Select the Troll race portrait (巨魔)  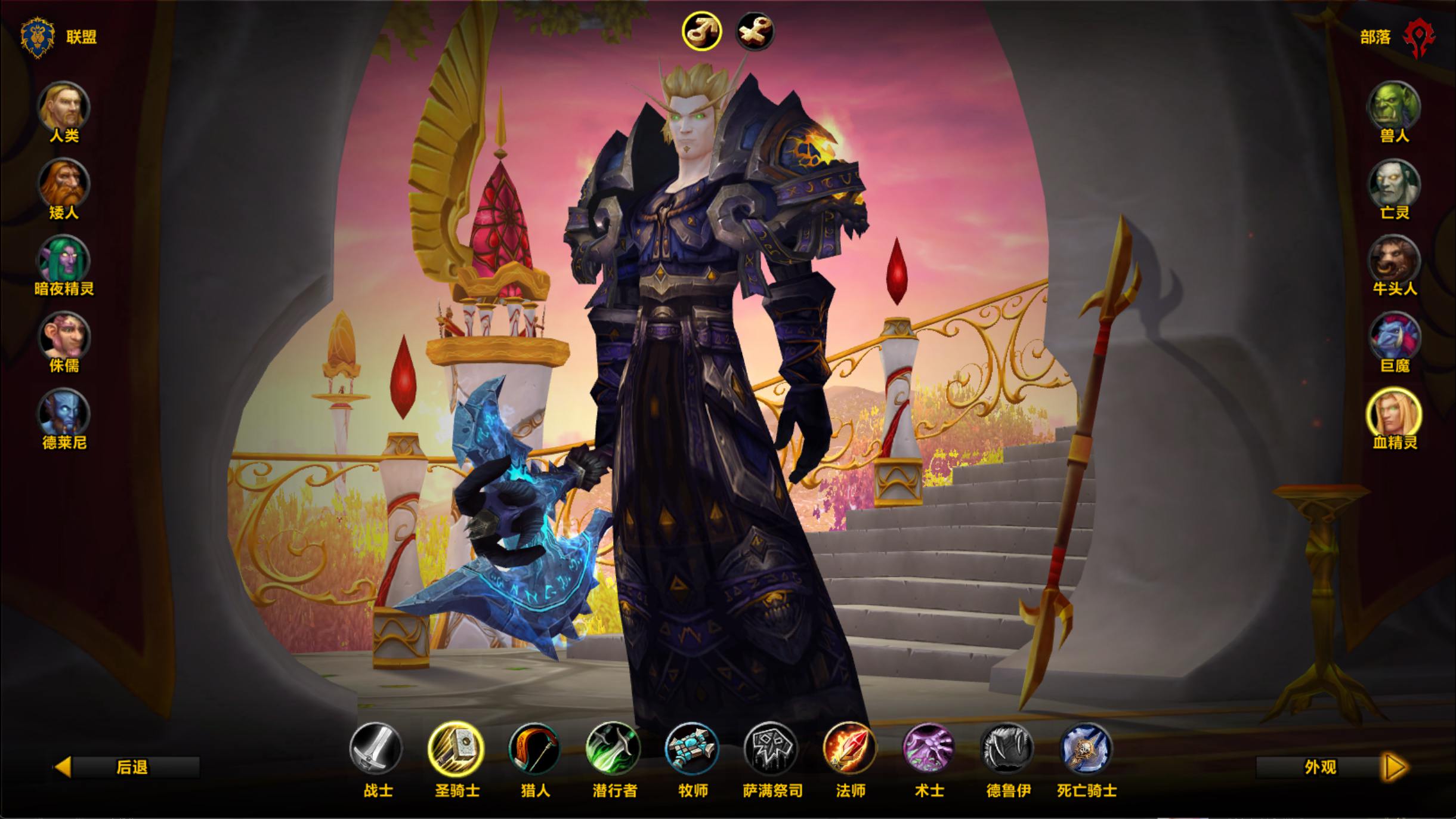click(1393, 337)
